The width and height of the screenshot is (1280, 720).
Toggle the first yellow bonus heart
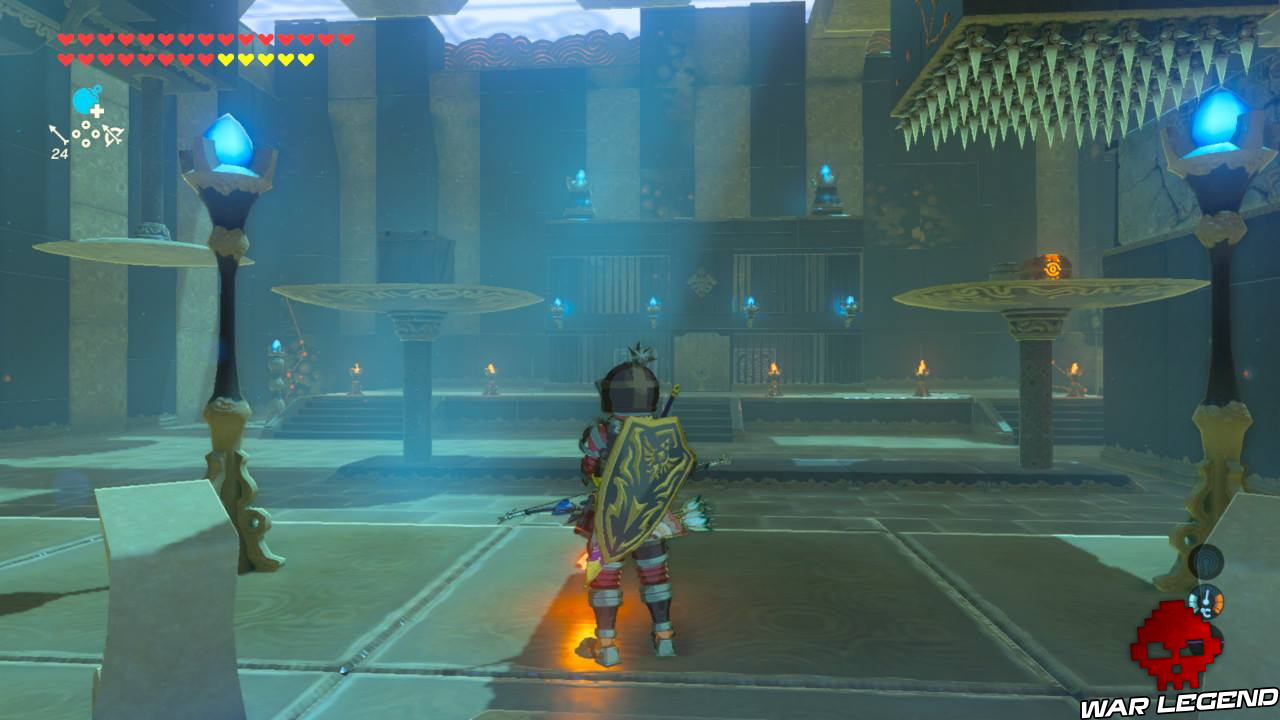click(225, 58)
